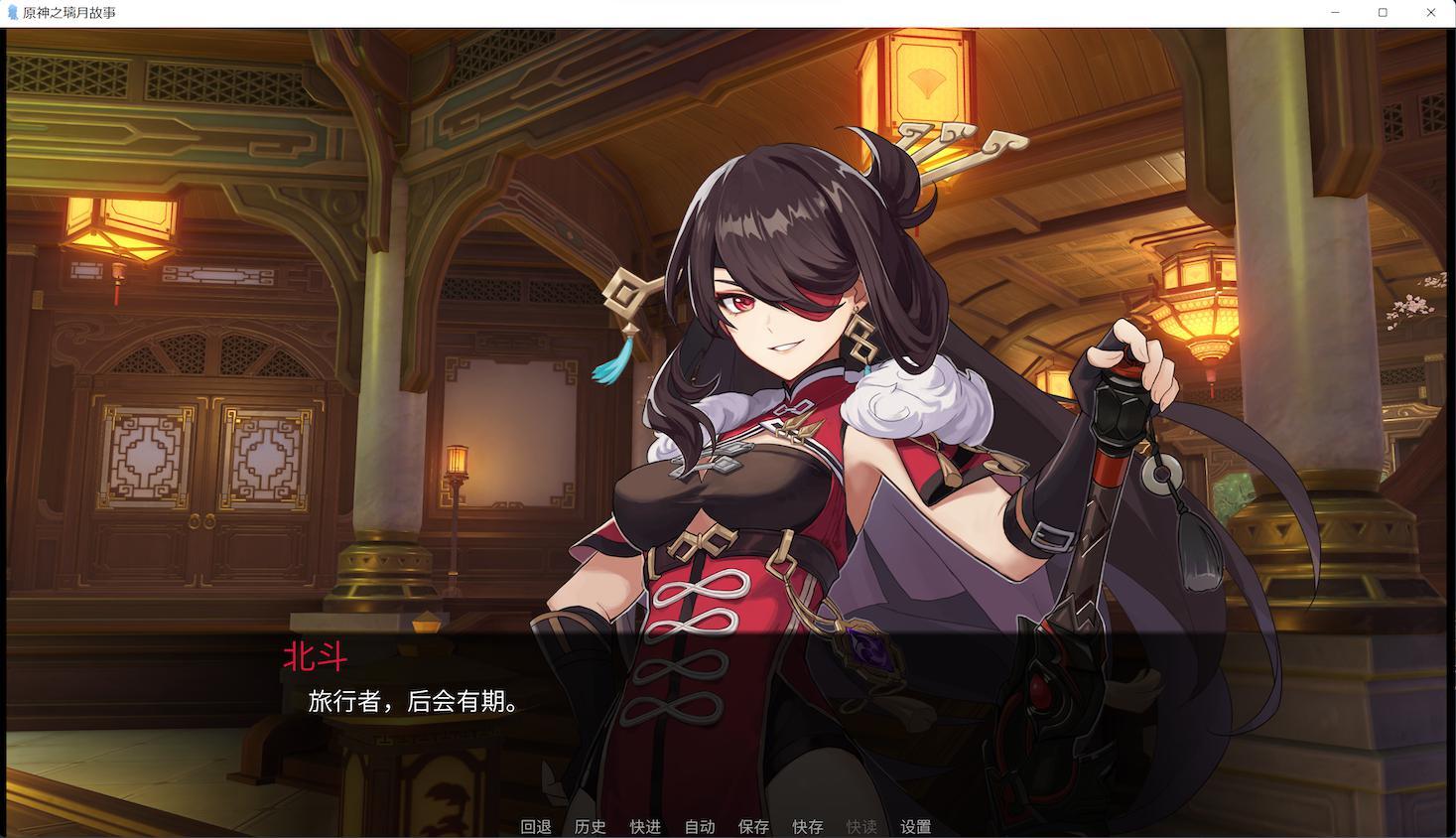Close the 原神之璃月故事 window

[1430, 13]
